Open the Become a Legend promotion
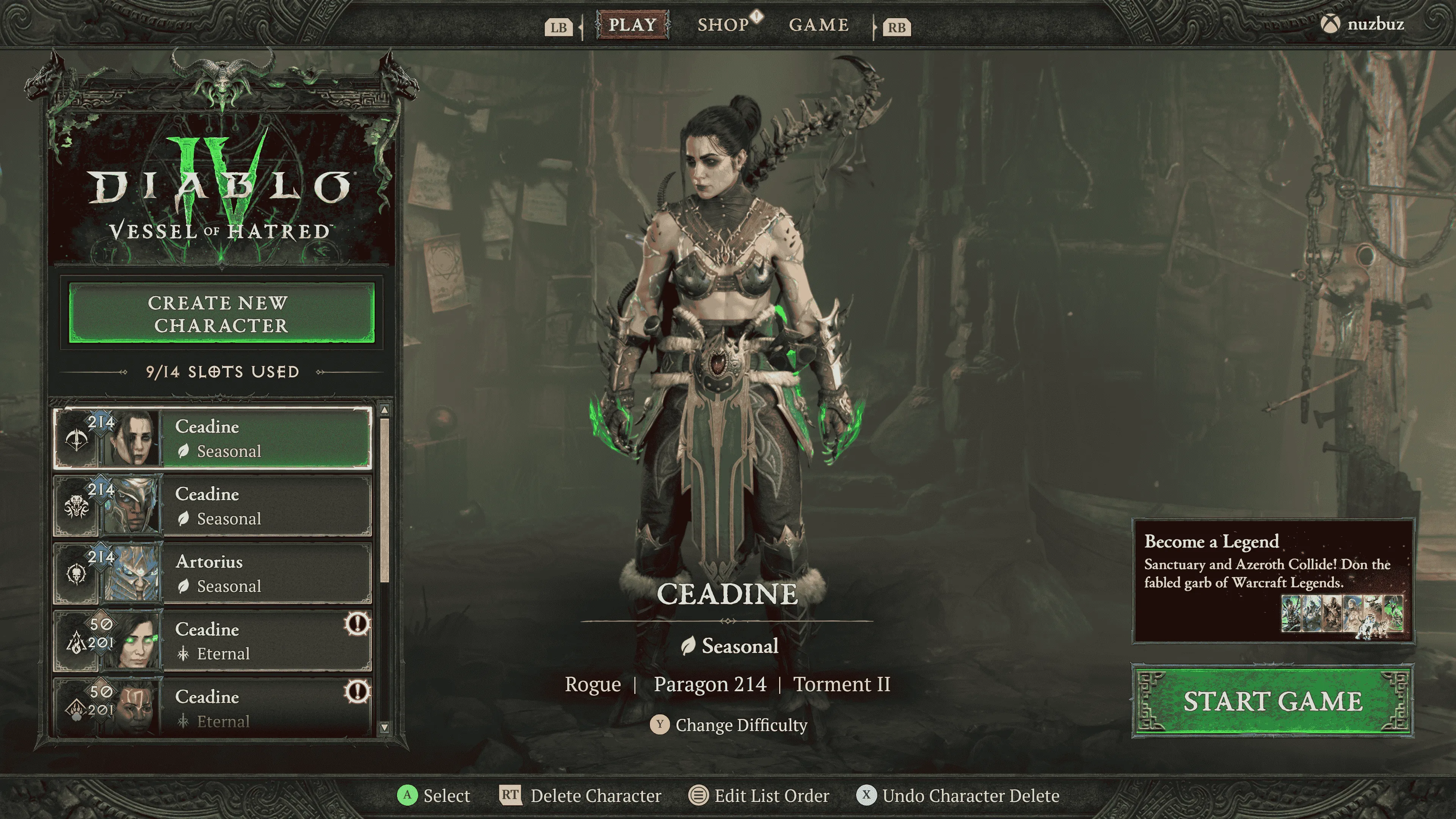 1272,581
